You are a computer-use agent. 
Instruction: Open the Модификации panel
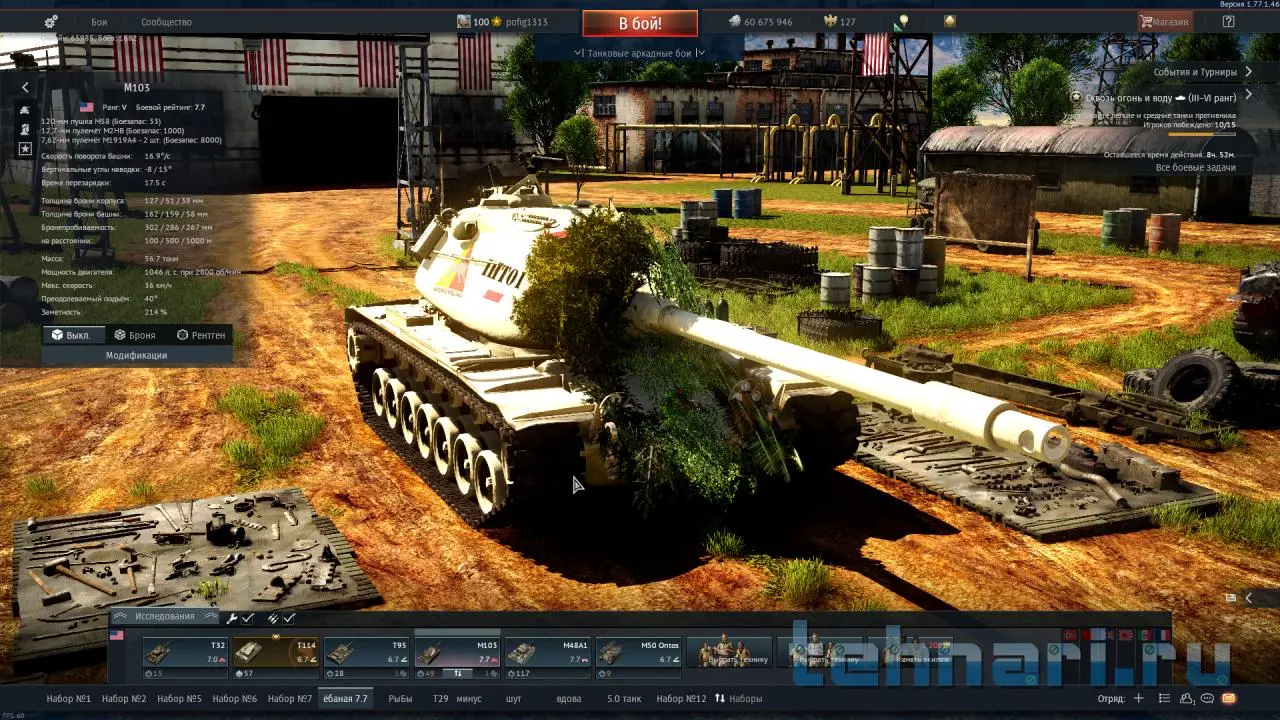coord(137,355)
